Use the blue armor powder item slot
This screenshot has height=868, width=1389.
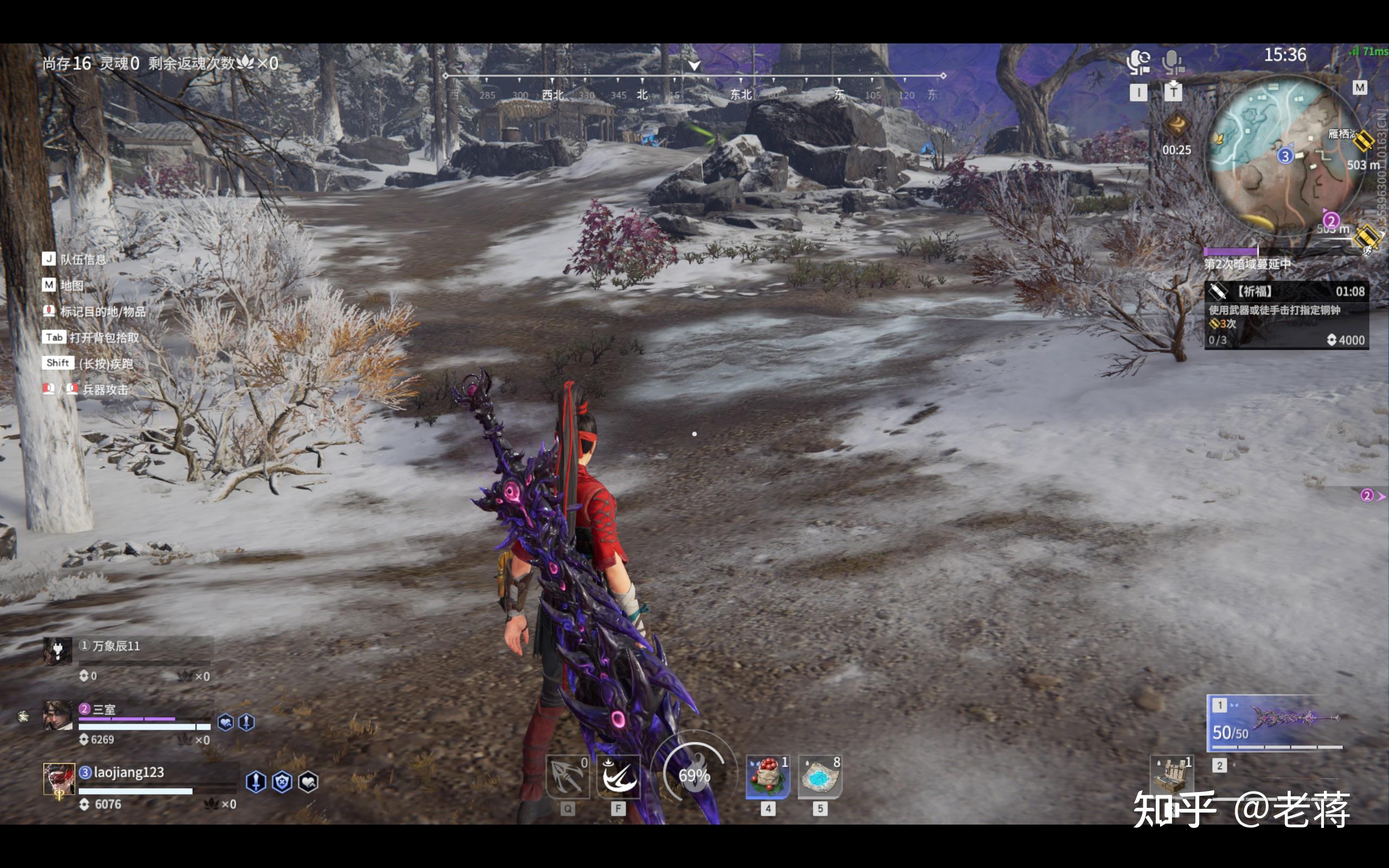(x=820, y=777)
